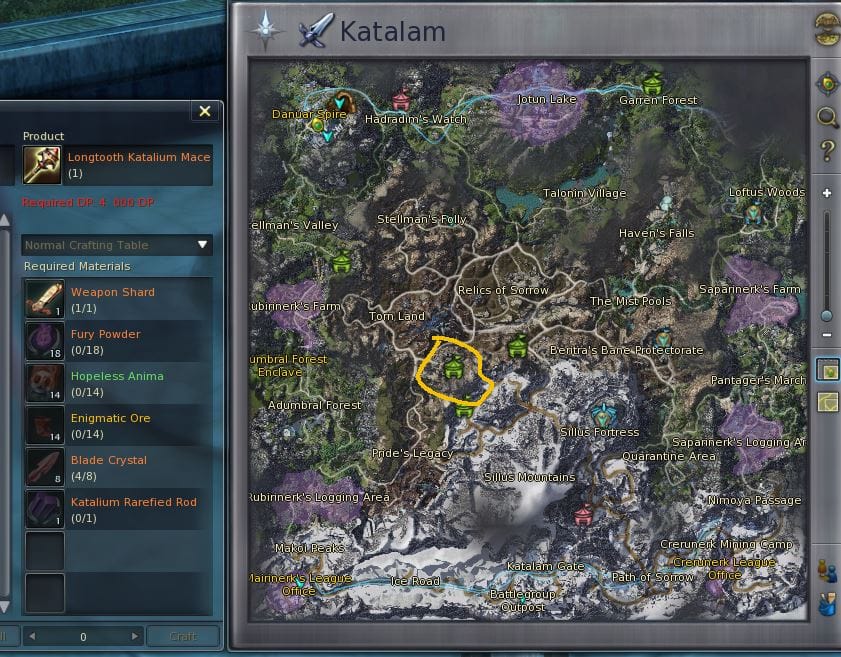
Task: Select the Weapon Shard material
Action: 42,297
